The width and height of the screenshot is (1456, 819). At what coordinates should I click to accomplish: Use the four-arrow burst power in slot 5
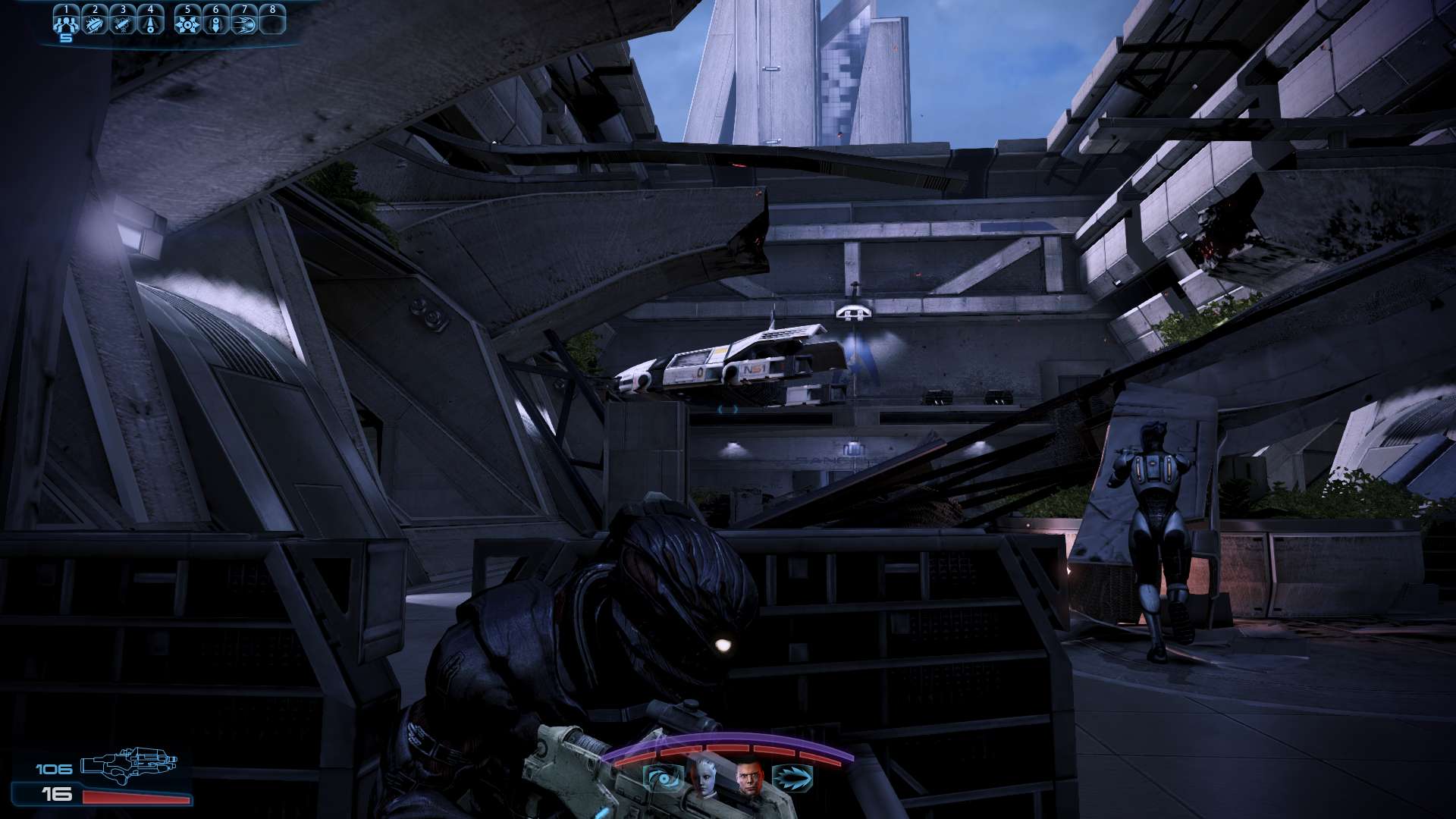[187, 23]
